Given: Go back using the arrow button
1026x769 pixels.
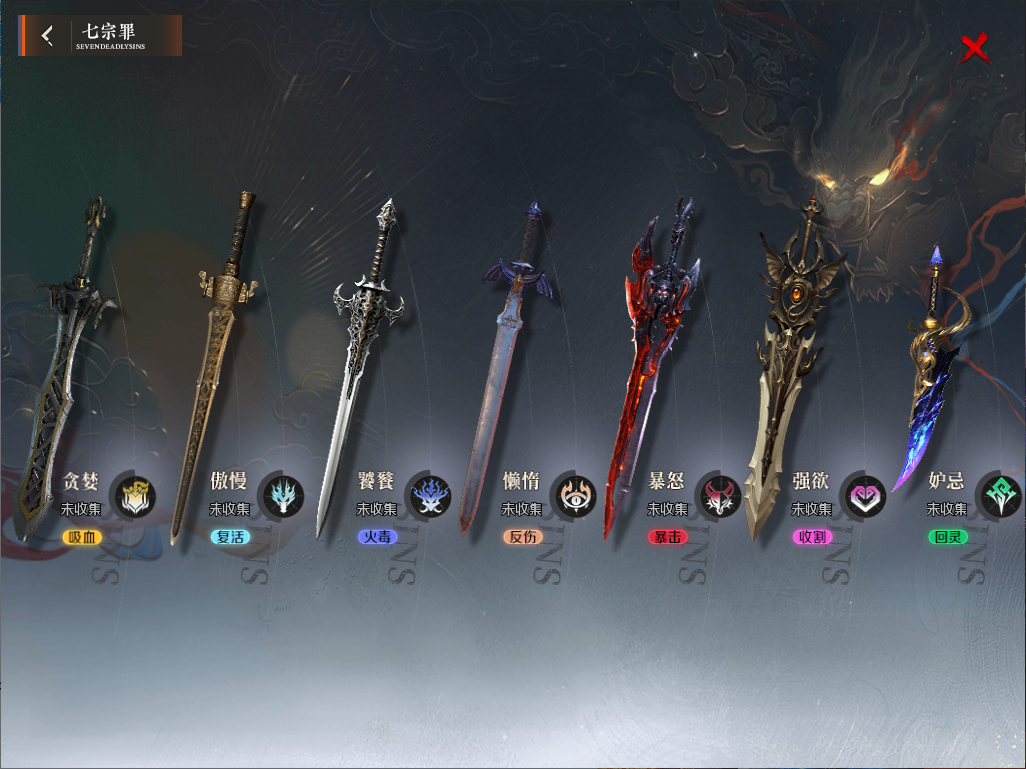Looking at the screenshot, I should 47,36.
